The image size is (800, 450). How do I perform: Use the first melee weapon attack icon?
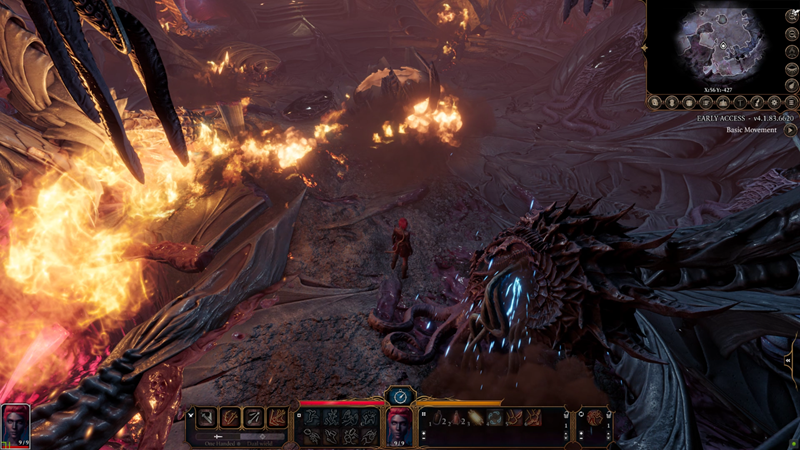208,418
